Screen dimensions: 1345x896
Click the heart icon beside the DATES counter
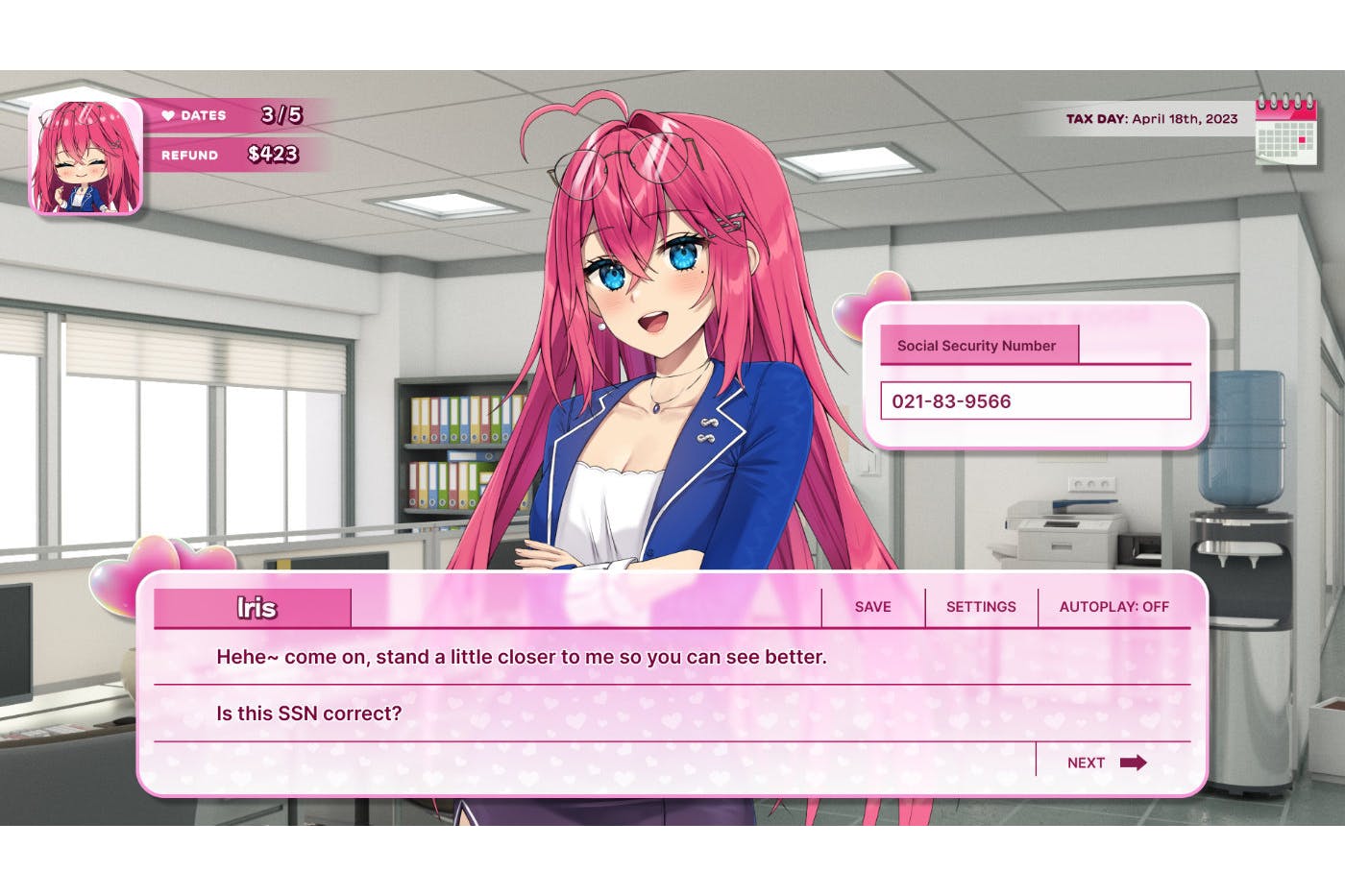pos(168,115)
